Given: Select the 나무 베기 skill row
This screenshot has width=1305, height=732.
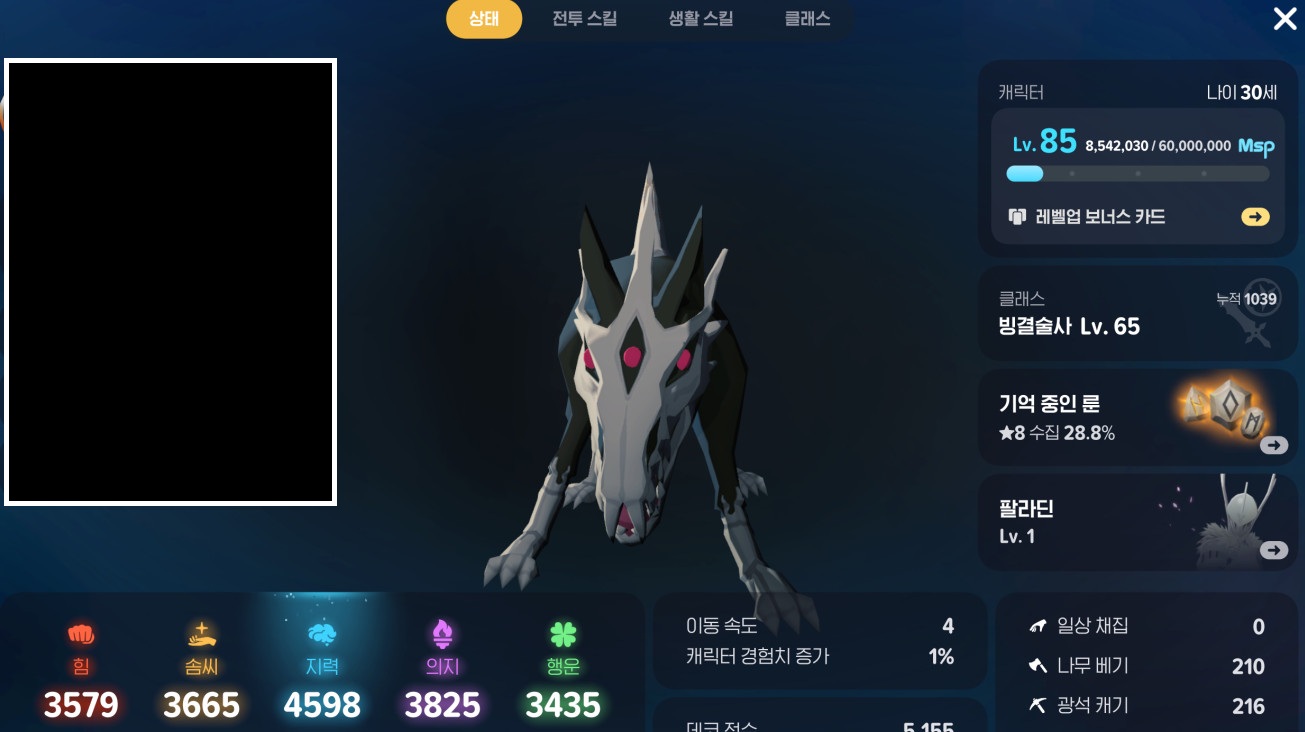Looking at the screenshot, I should point(1146,666).
